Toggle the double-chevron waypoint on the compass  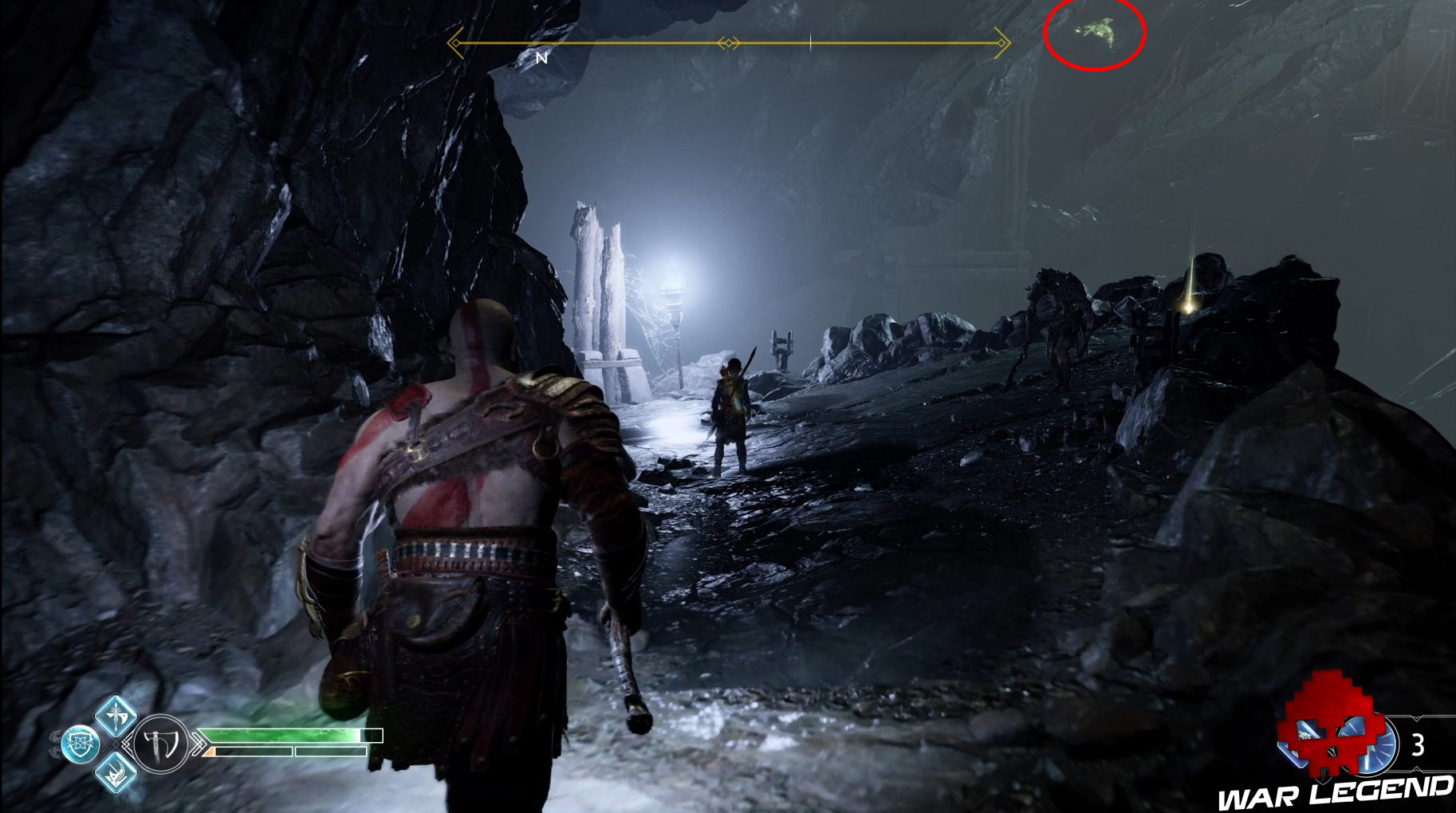point(728,42)
